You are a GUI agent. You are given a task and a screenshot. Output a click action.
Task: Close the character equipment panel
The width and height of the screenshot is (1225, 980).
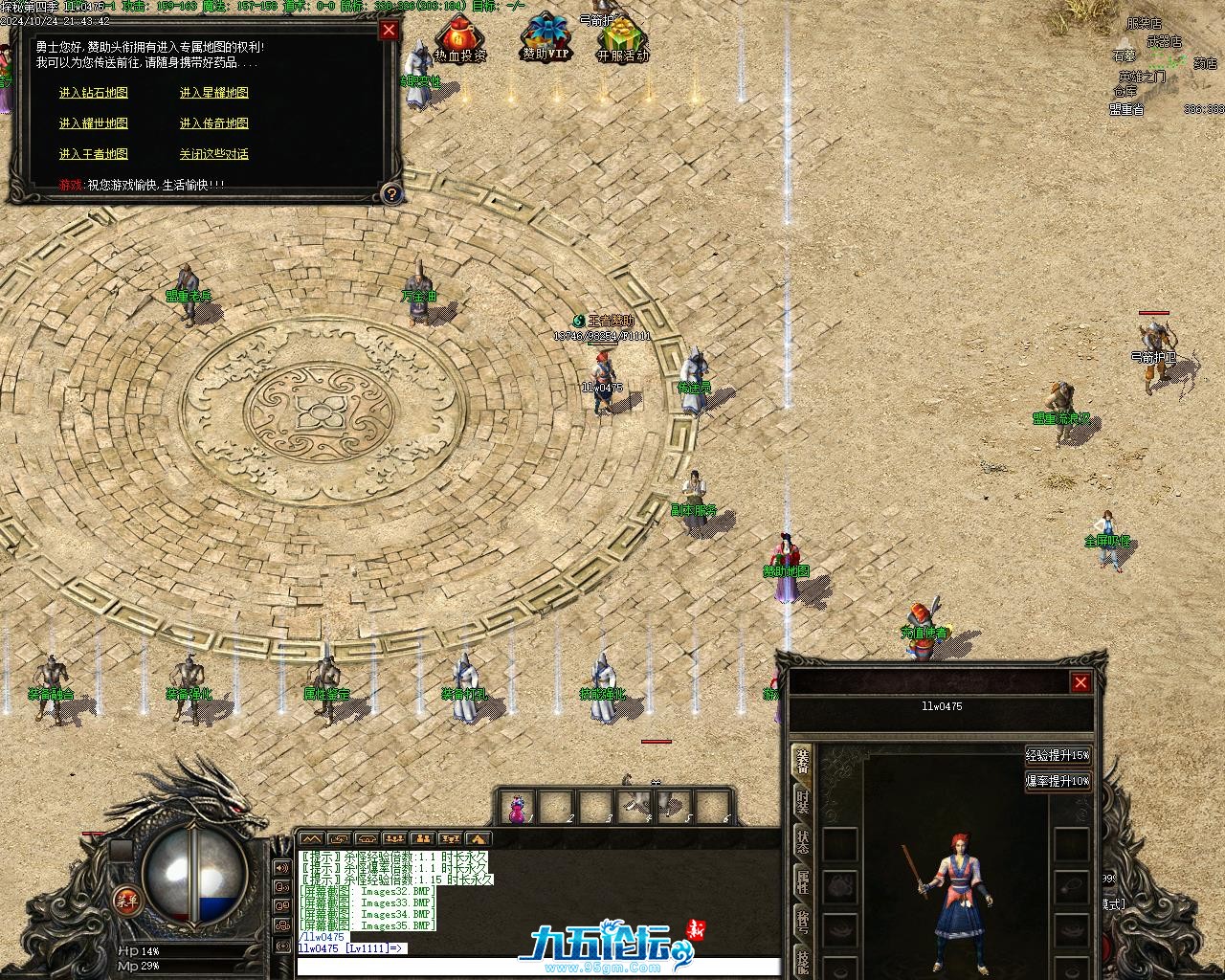click(x=1080, y=682)
